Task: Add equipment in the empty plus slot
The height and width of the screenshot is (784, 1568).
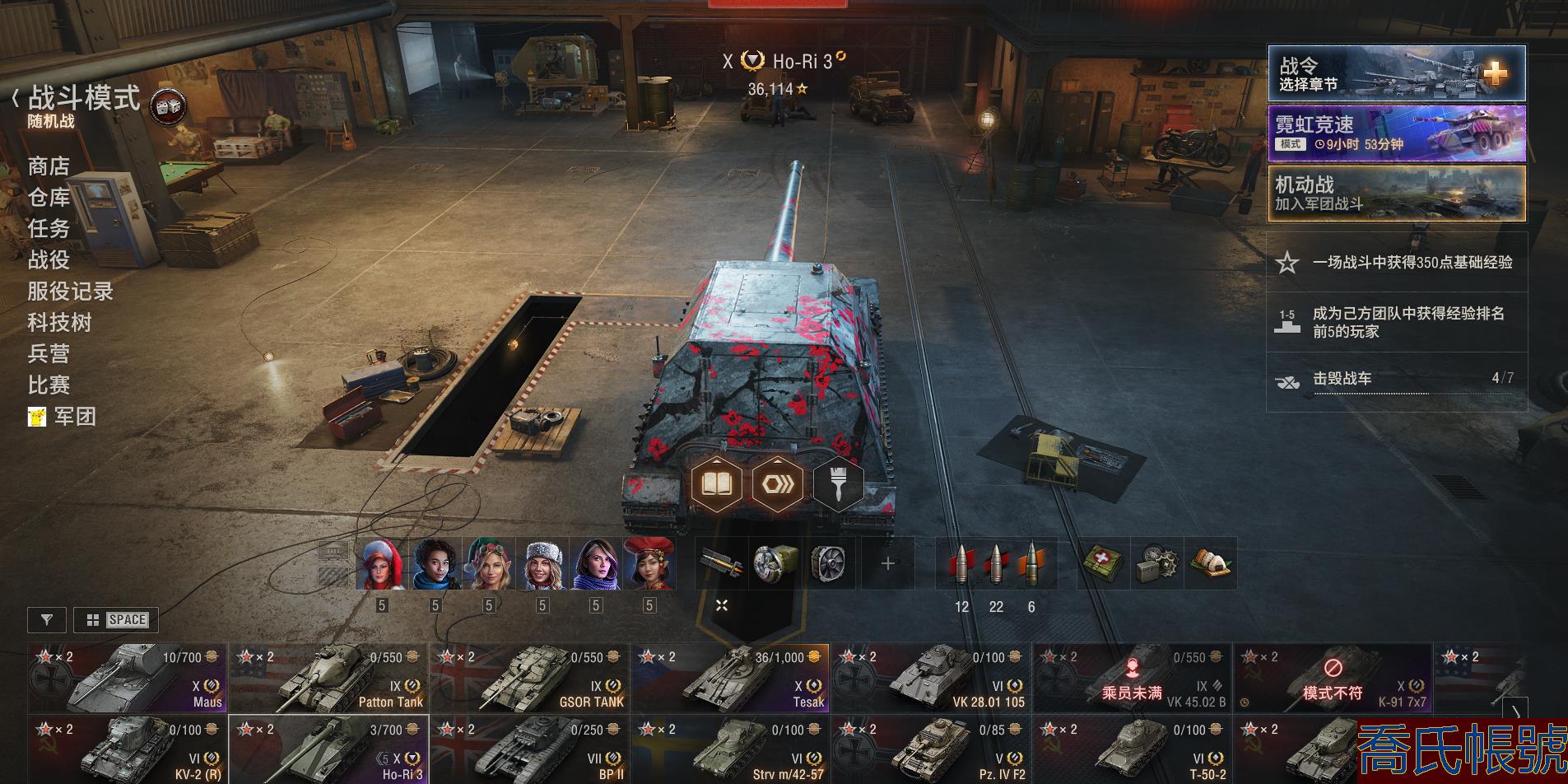Action: point(887,564)
